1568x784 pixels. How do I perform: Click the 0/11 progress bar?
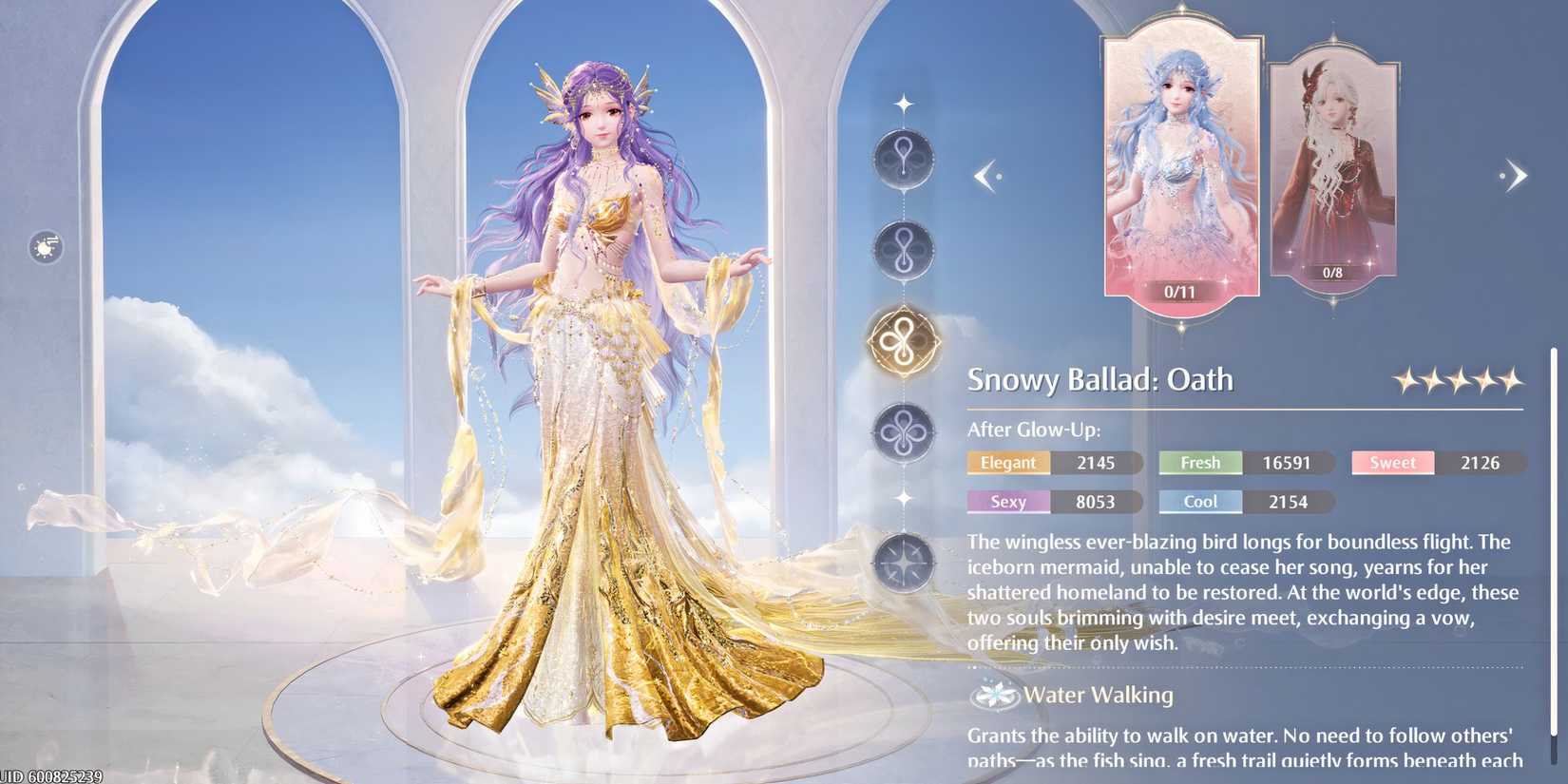point(1180,292)
